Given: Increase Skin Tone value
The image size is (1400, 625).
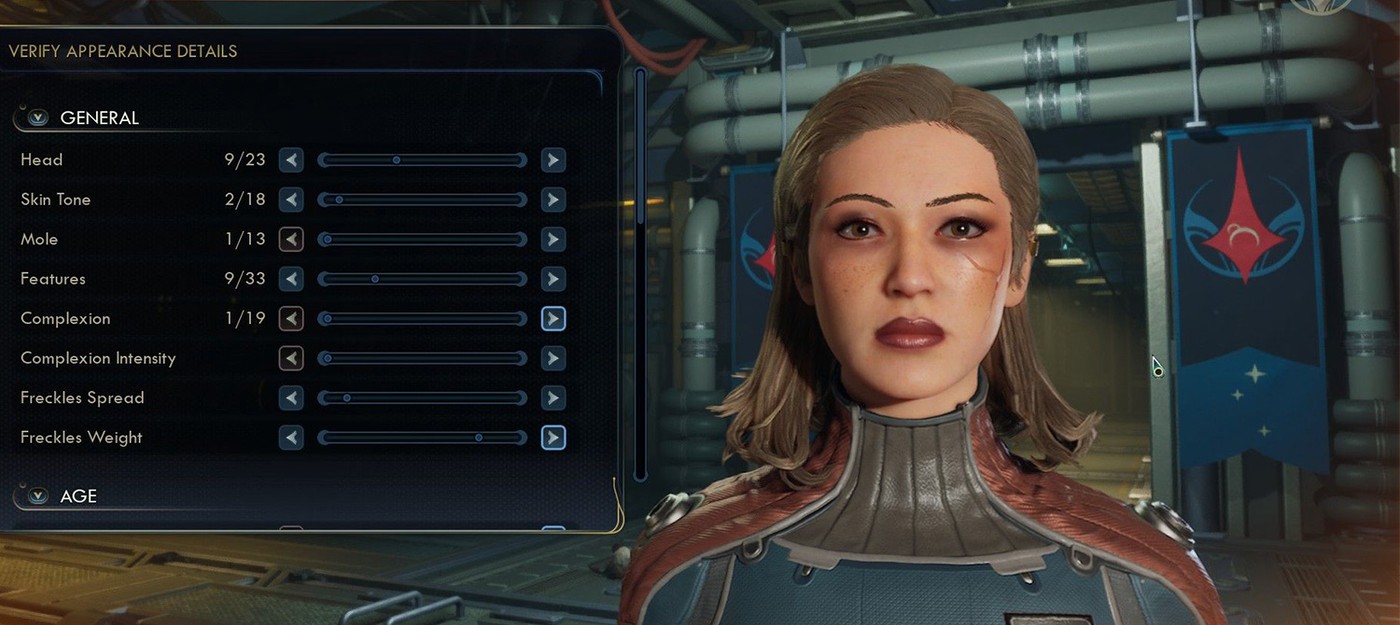Looking at the screenshot, I should (553, 200).
